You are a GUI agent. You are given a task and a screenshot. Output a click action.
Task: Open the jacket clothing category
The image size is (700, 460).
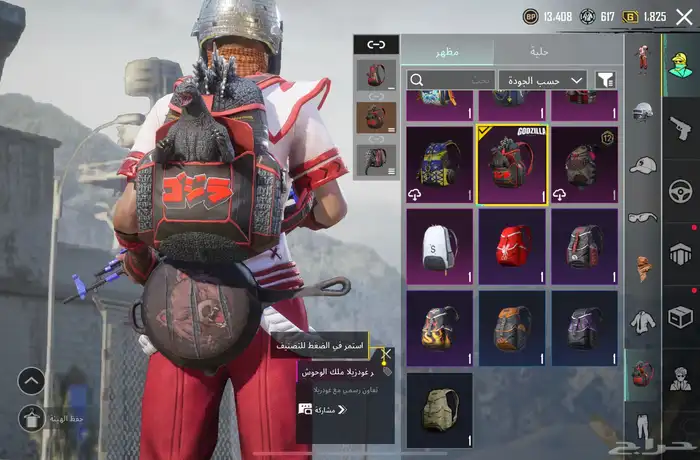643,321
